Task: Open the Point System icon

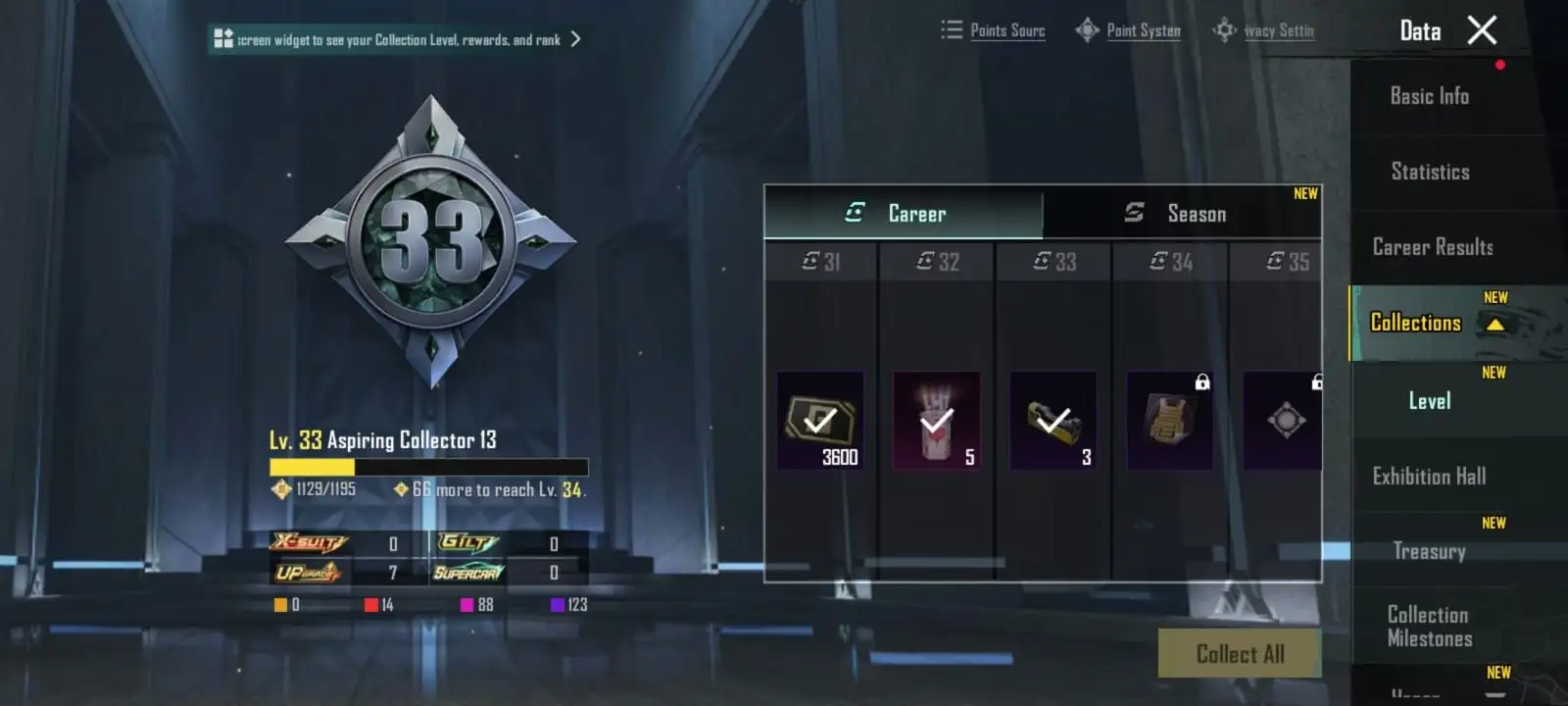Action: tap(1087, 30)
